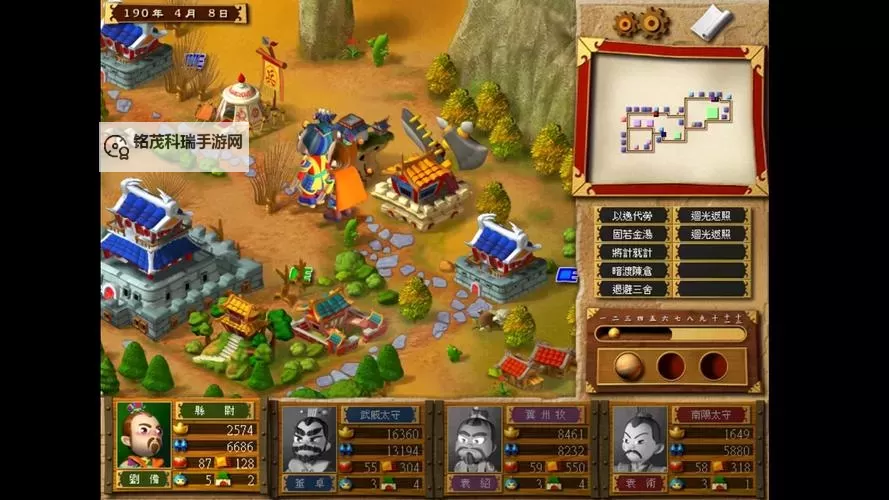This screenshot has height=500, width=889.
Task: Set the numbered step slider bar
Action: [x=670, y=333]
